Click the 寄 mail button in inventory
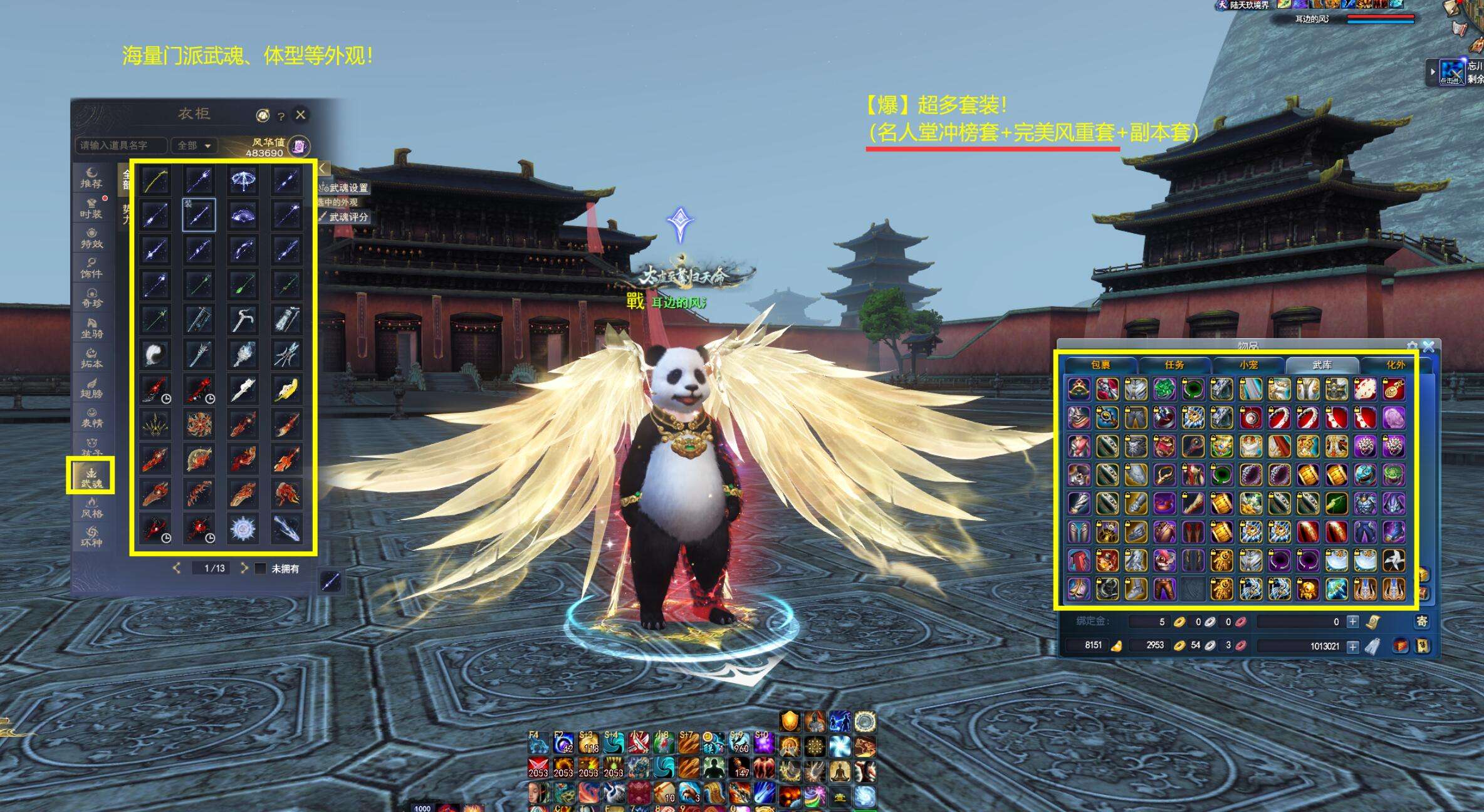1484x812 pixels. pos(1423,622)
